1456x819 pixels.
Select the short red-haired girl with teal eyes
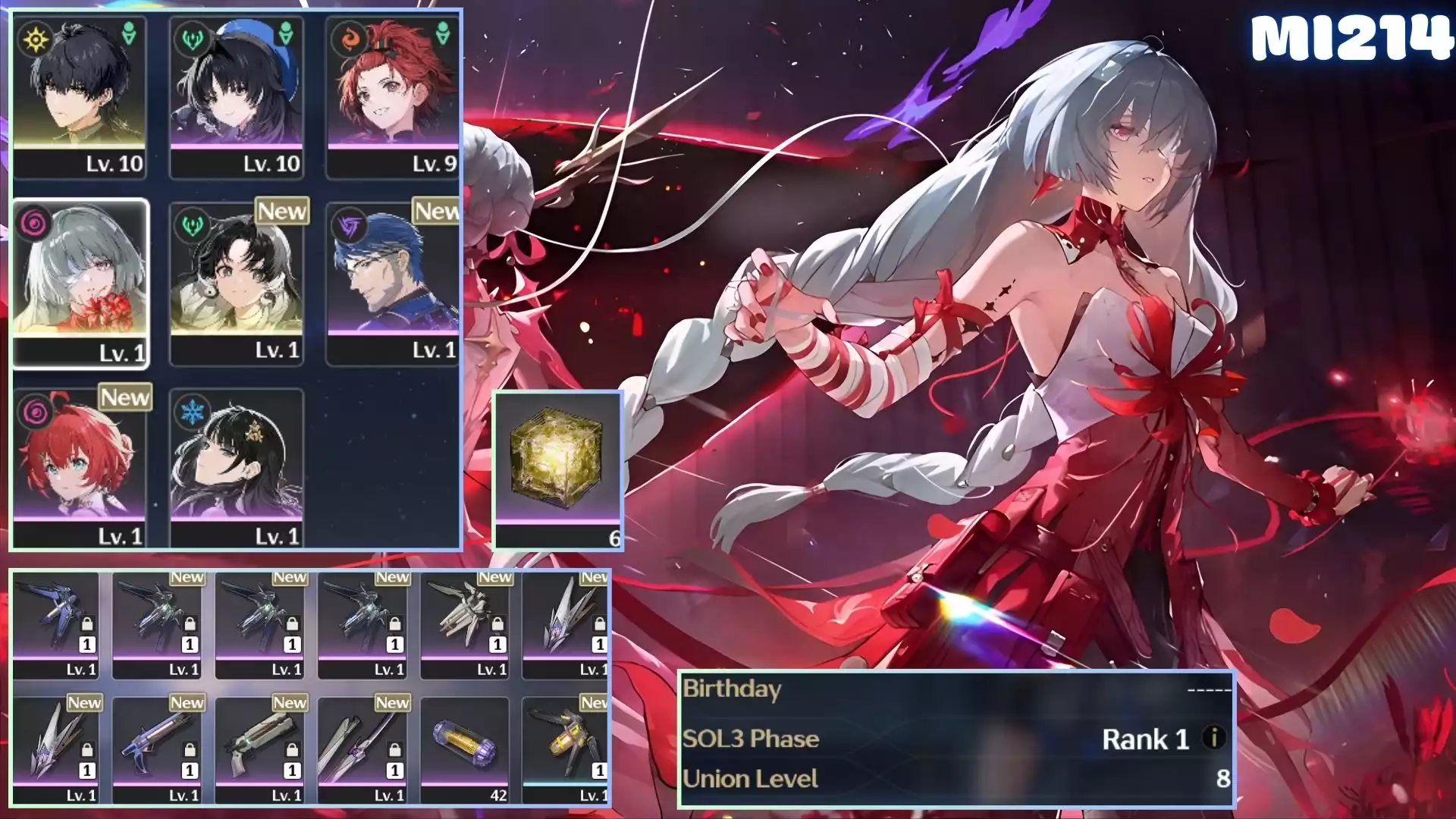pyautogui.click(x=80, y=468)
